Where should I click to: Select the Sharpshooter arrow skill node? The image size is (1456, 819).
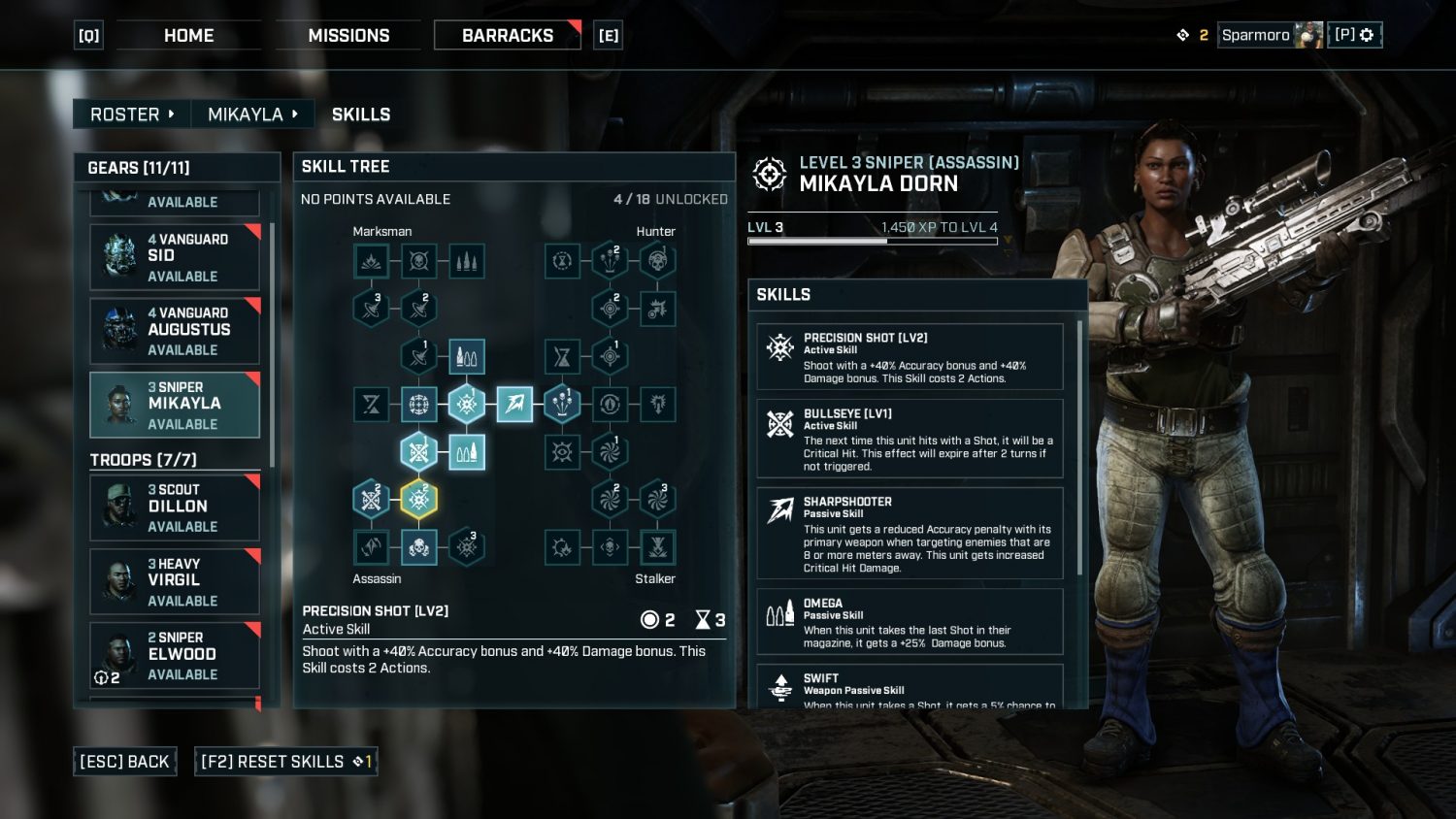pos(514,404)
